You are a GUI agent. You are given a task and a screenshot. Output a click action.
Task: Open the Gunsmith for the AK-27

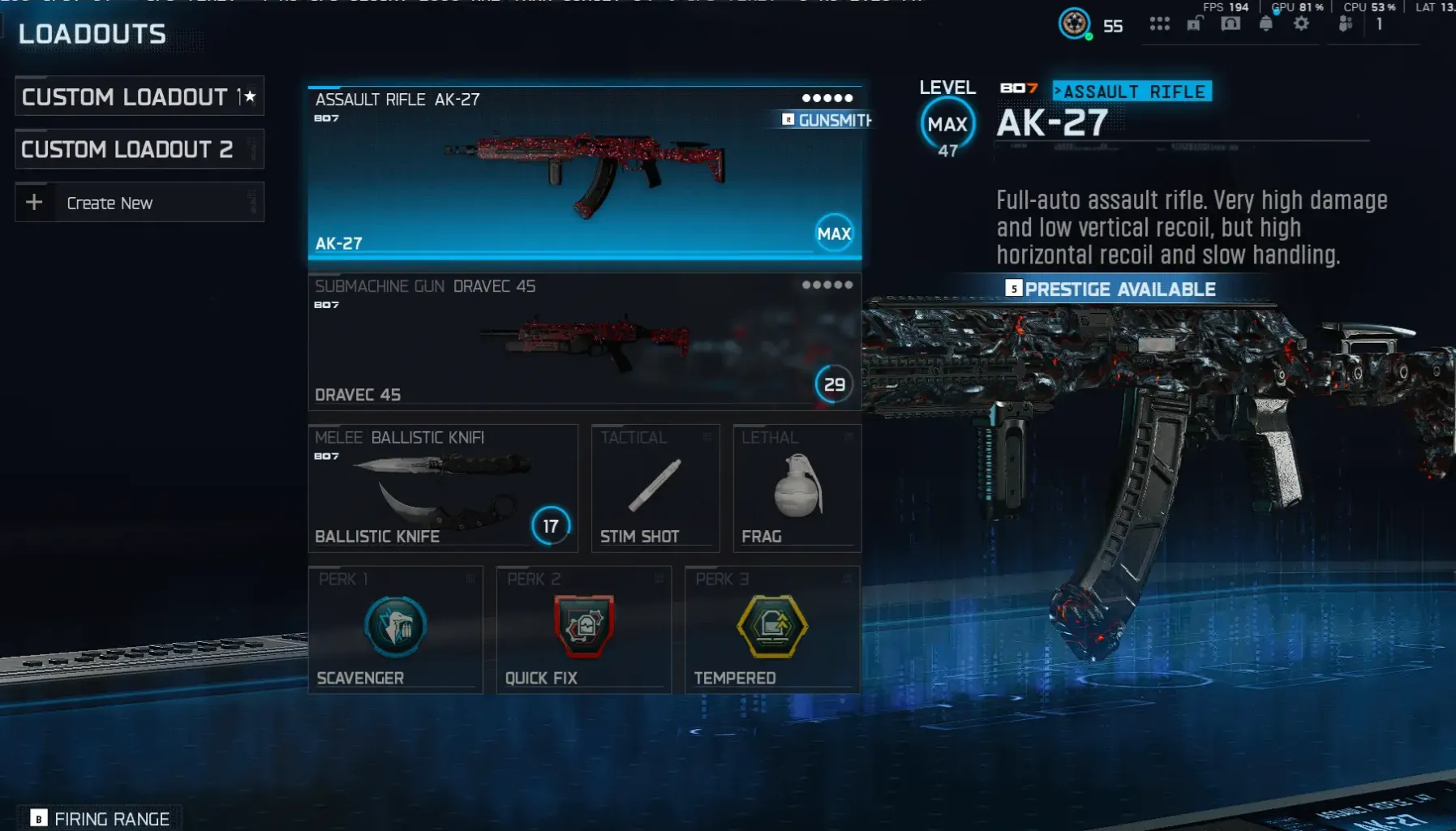tap(826, 121)
